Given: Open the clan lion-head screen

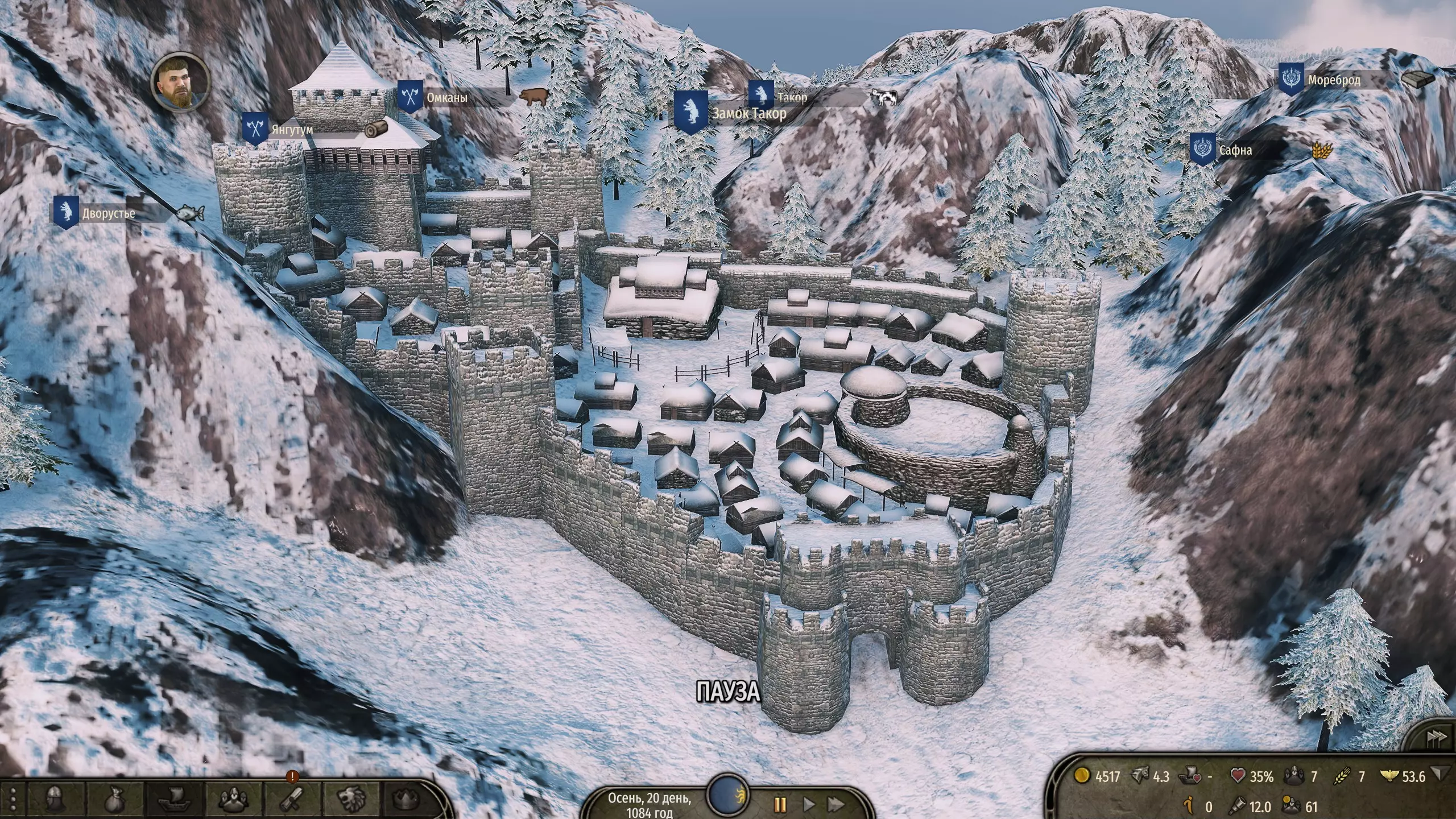Looking at the screenshot, I should (x=351, y=799).
